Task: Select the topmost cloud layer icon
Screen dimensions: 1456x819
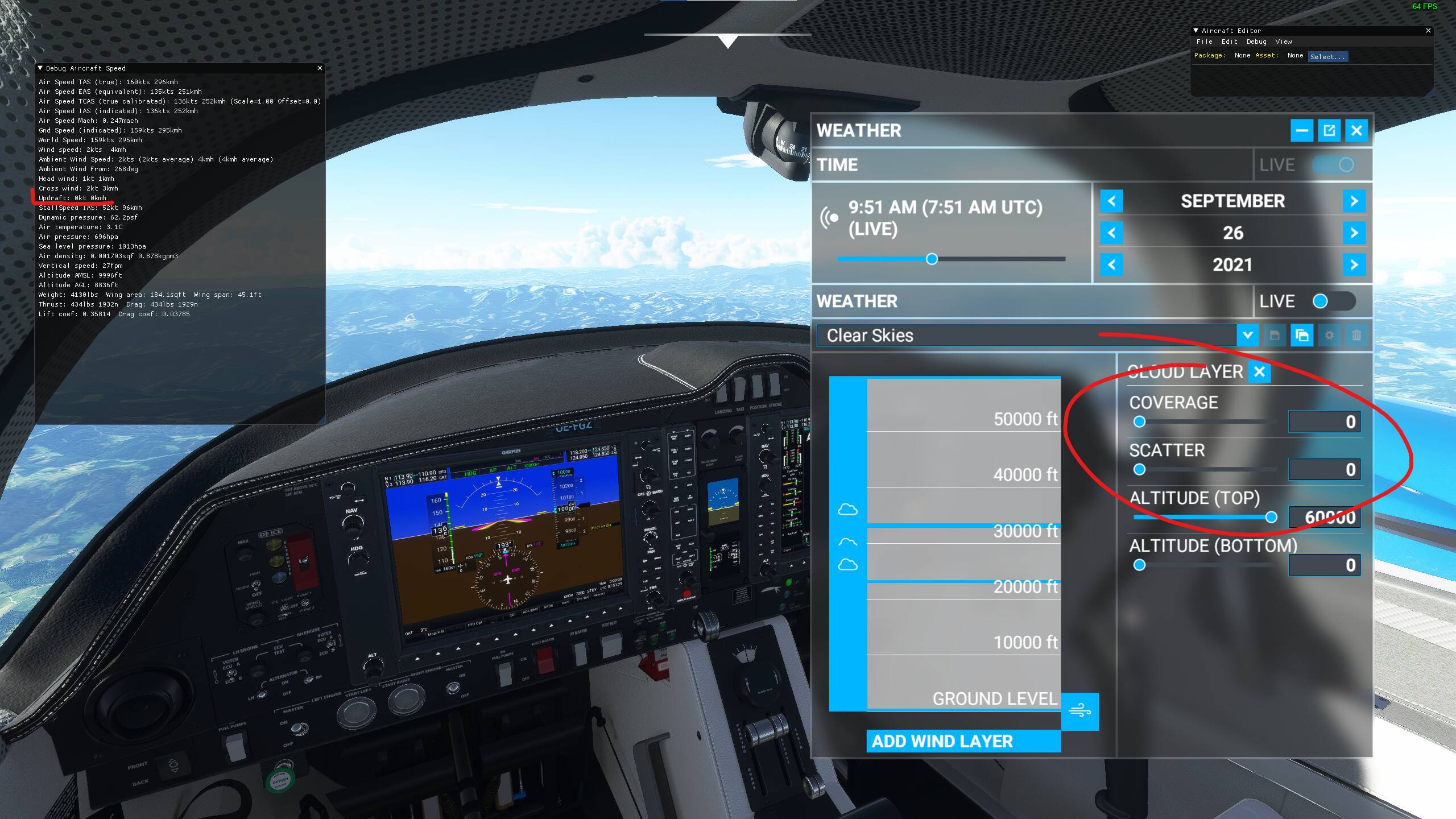Action: click(849, 509)
